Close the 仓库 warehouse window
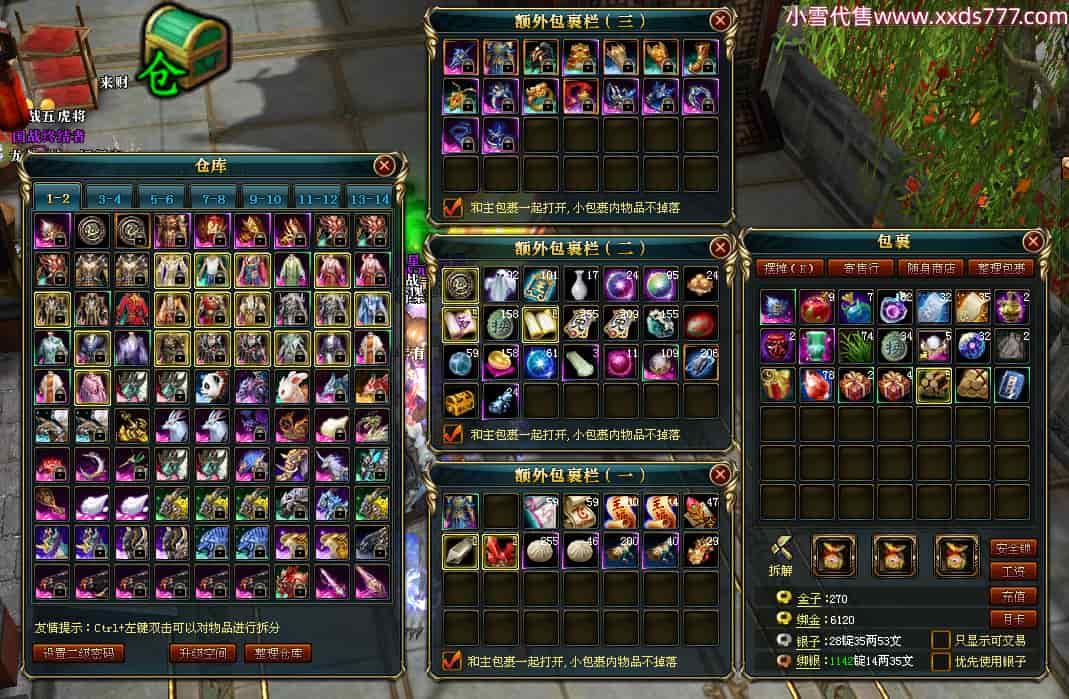This screenshot has width=1069, height=699. 384,166
